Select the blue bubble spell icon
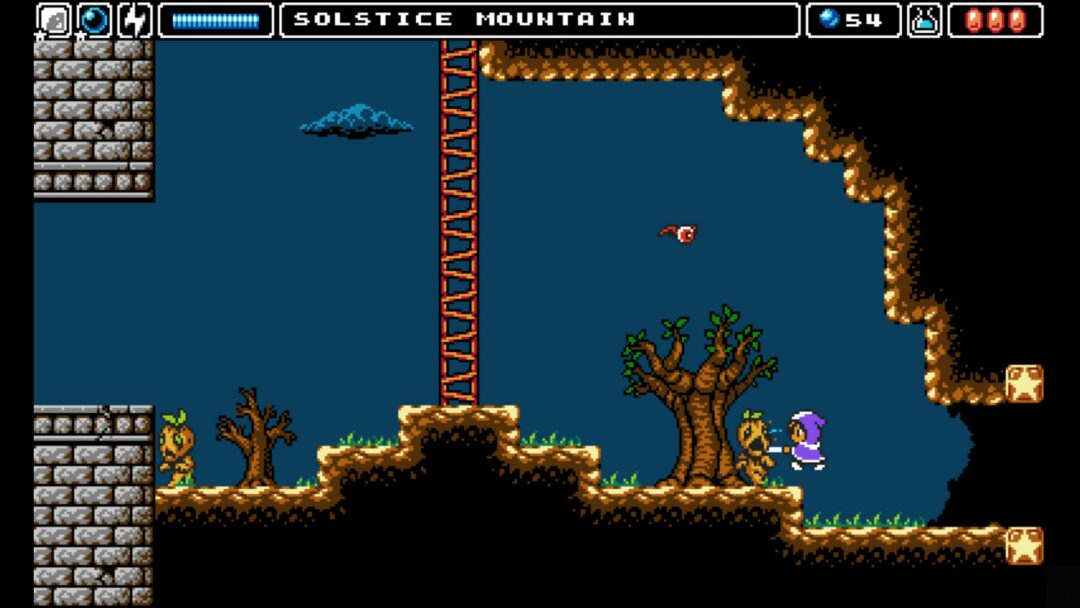The width and height of the screenshot is (1080, 608). click(95, 20)
